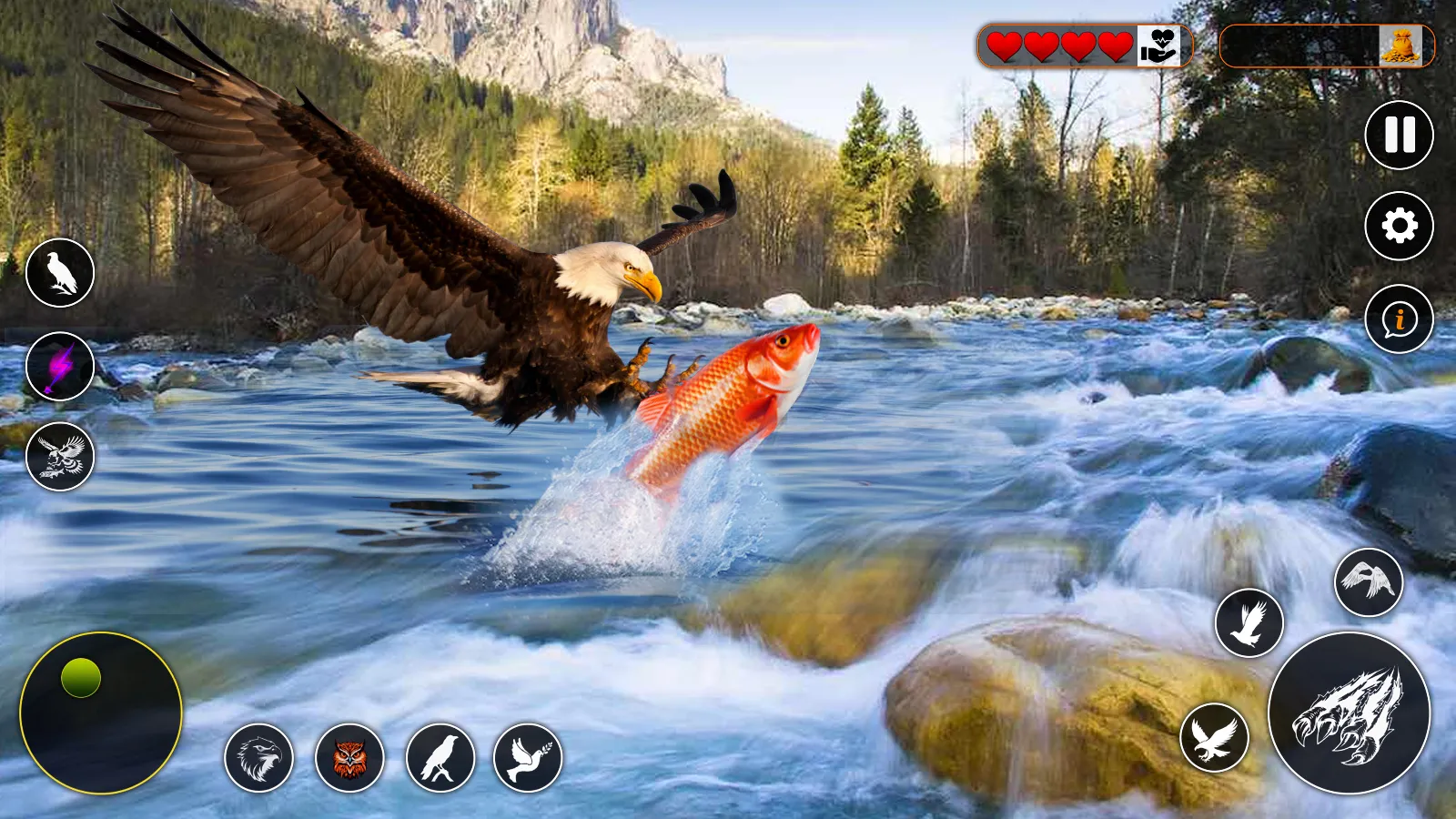Click the gold coin bag icon
The width and height of the screenshot is (1456, 819).
click(x=1401, y=46)
